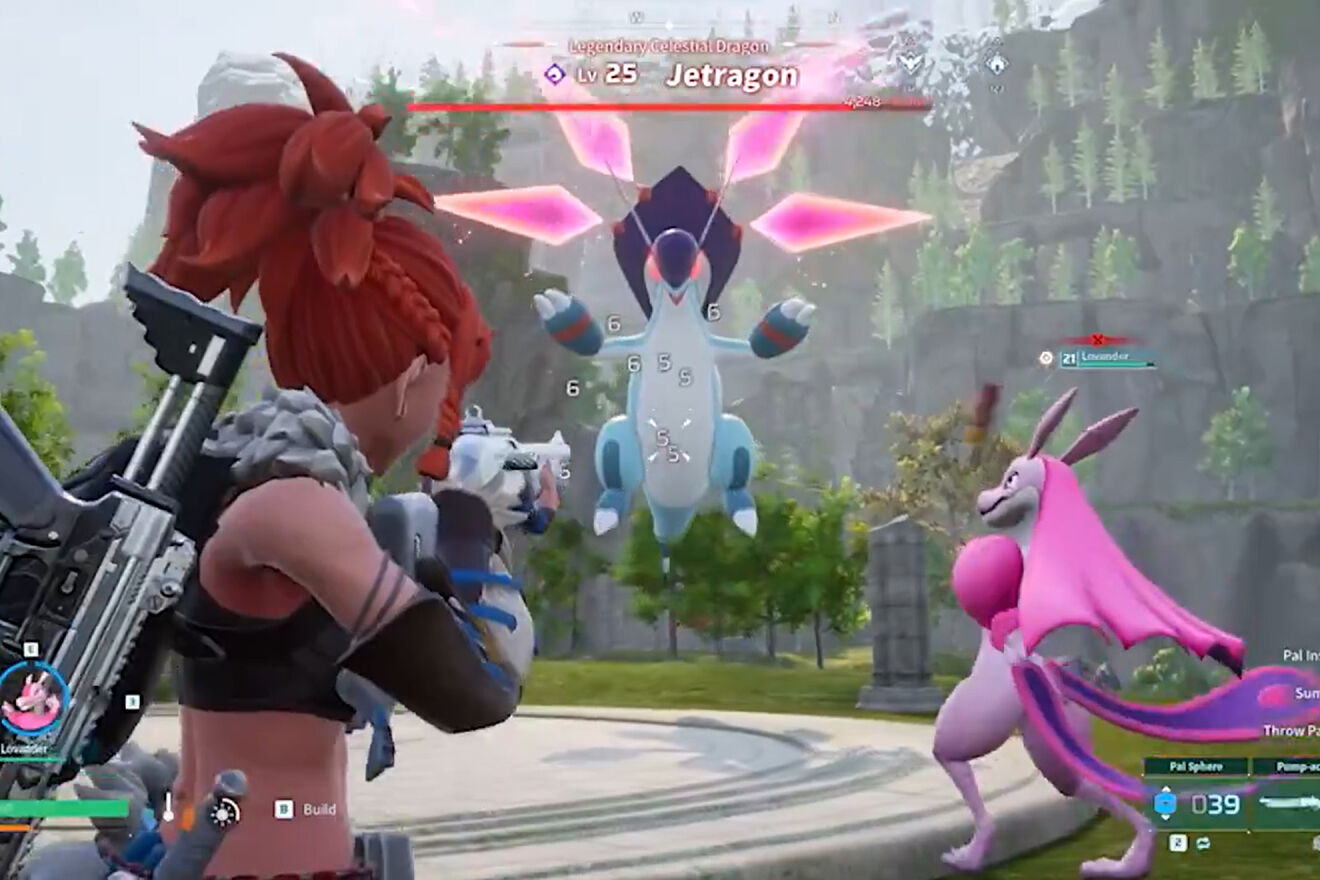Click the house base marker on compass
Image resolution: width=1320 pixels, height=880 pixels.
point(996,63)
